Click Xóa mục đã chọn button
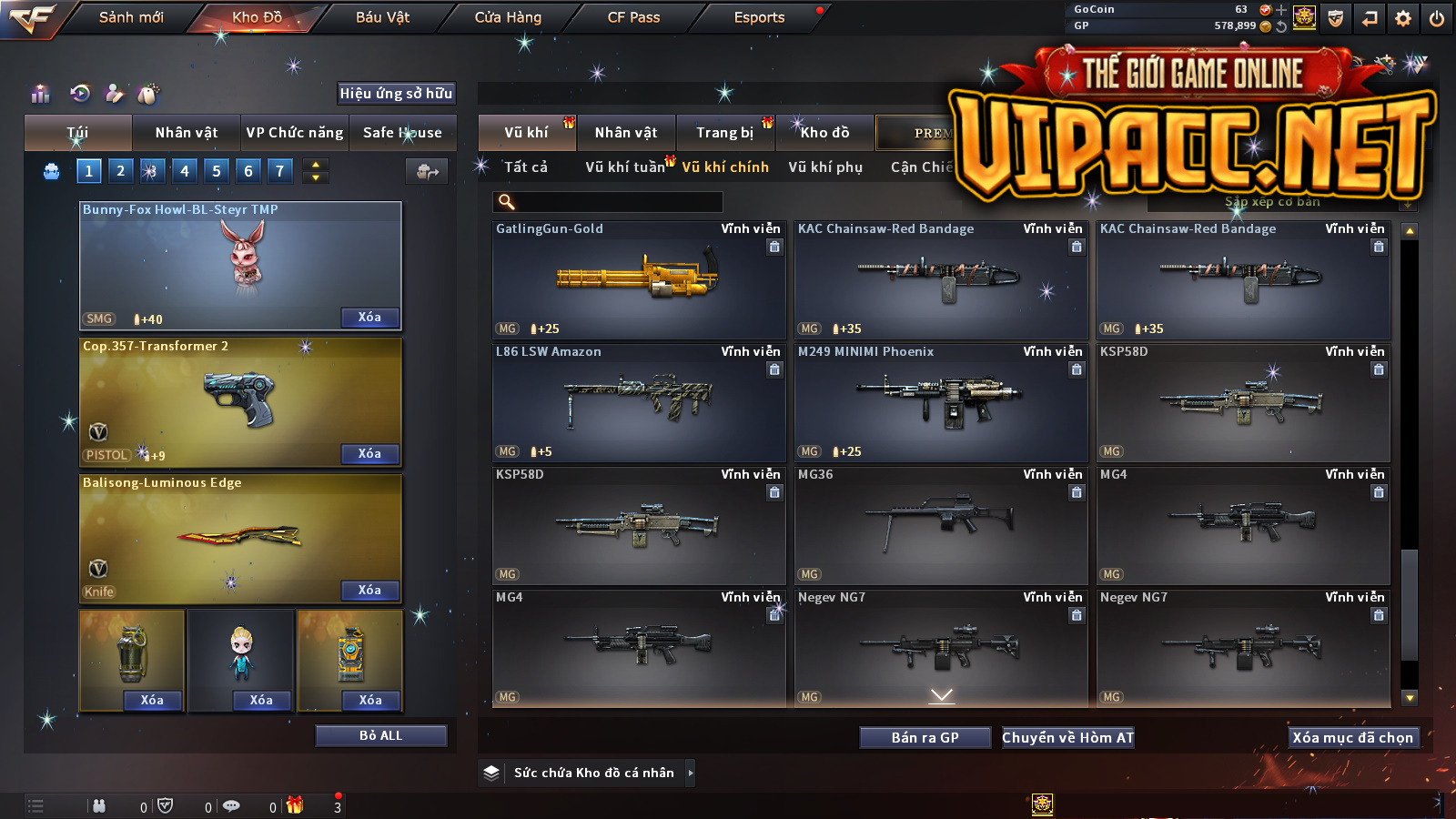The image size is (1456, 819). 1352,737
